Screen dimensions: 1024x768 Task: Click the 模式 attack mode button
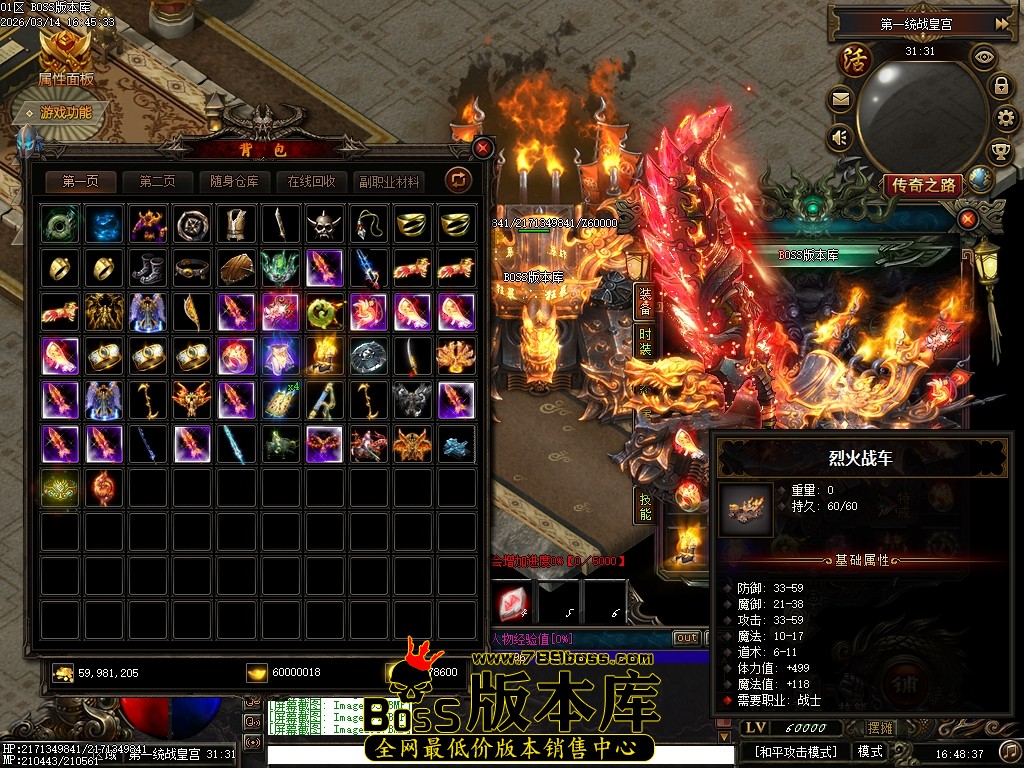[870, 751]
